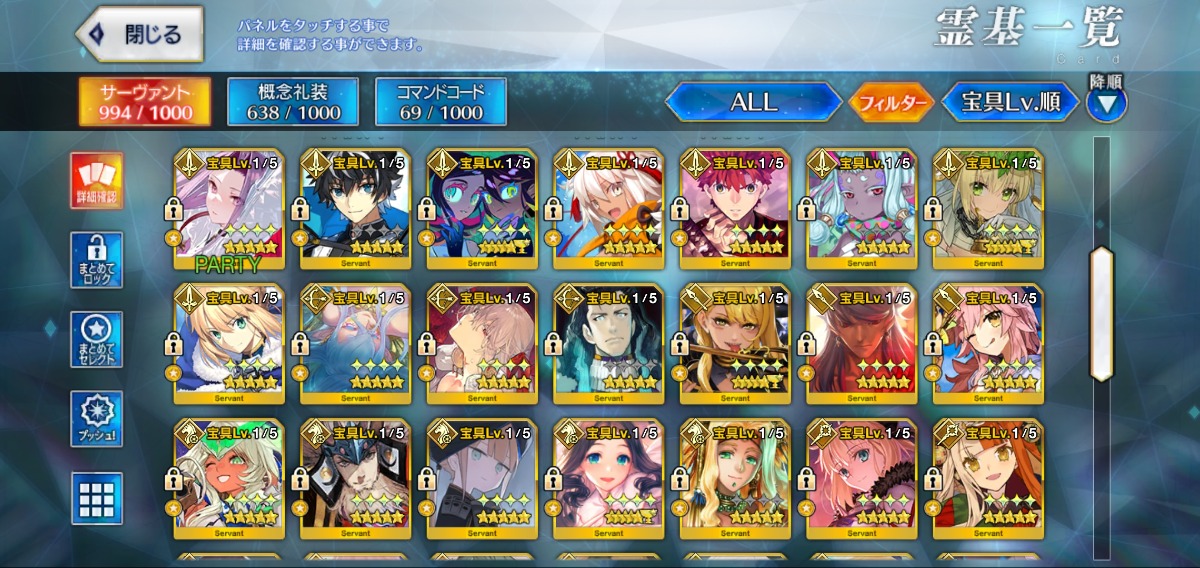Select the armored horned-helmet servant card
This screenshot has height=568, width=1200.
355,477
